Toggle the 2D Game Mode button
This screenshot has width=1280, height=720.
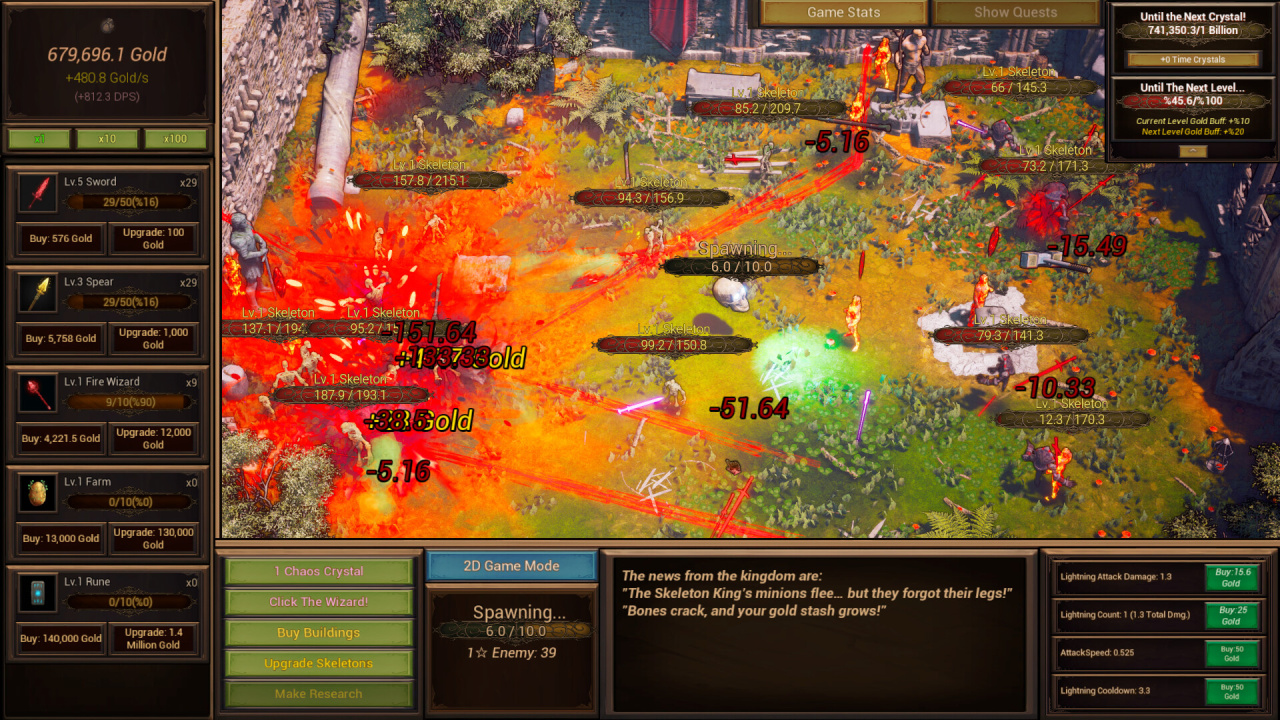pos(511,566)
